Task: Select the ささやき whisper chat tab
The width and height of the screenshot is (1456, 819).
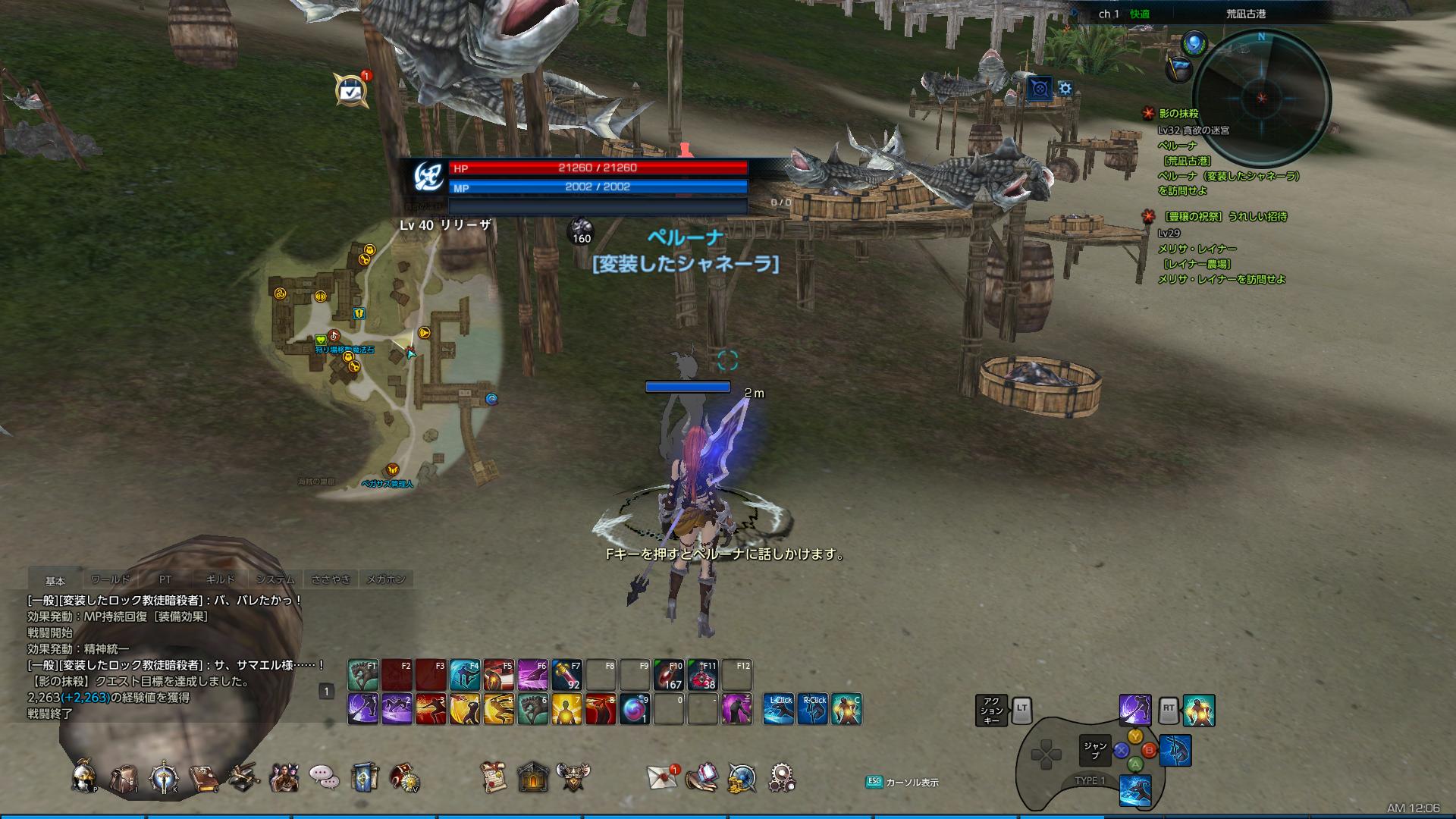Action: (331, 579)
